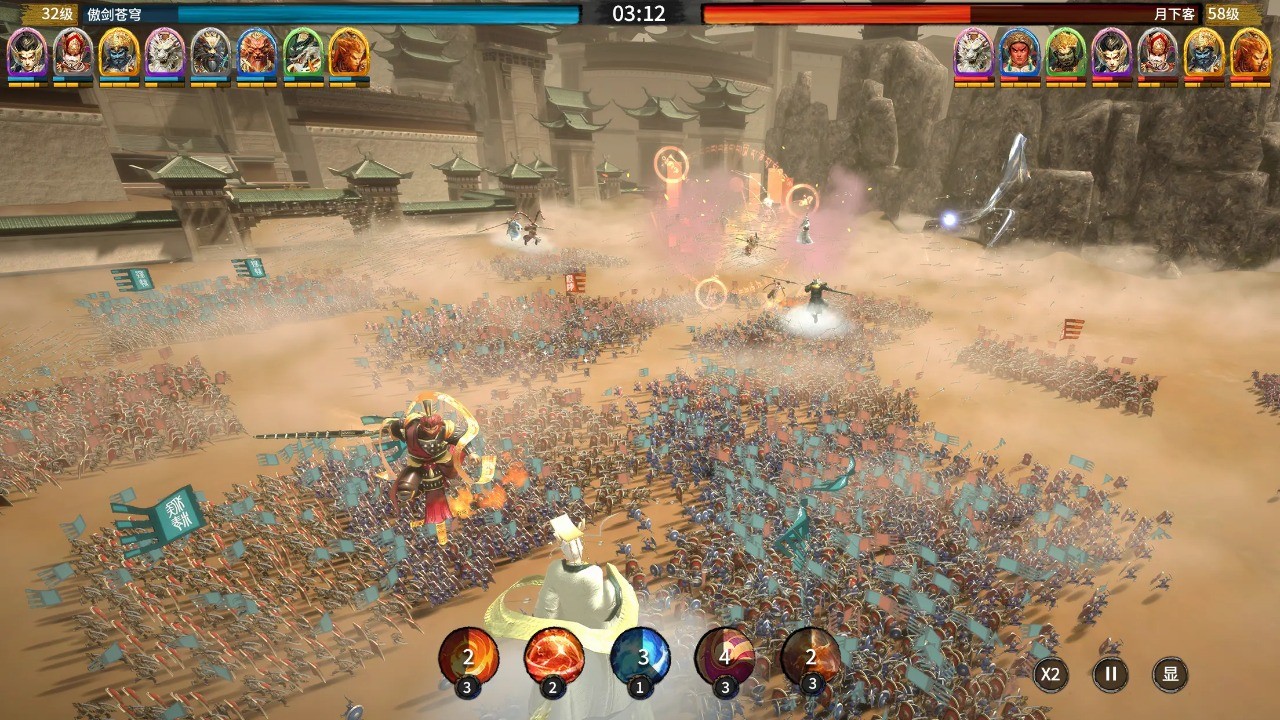
Task: Inspect the enemy blue-framed red-faced hero portrait
Action: pyautogui.click(x=1020, y=53)
